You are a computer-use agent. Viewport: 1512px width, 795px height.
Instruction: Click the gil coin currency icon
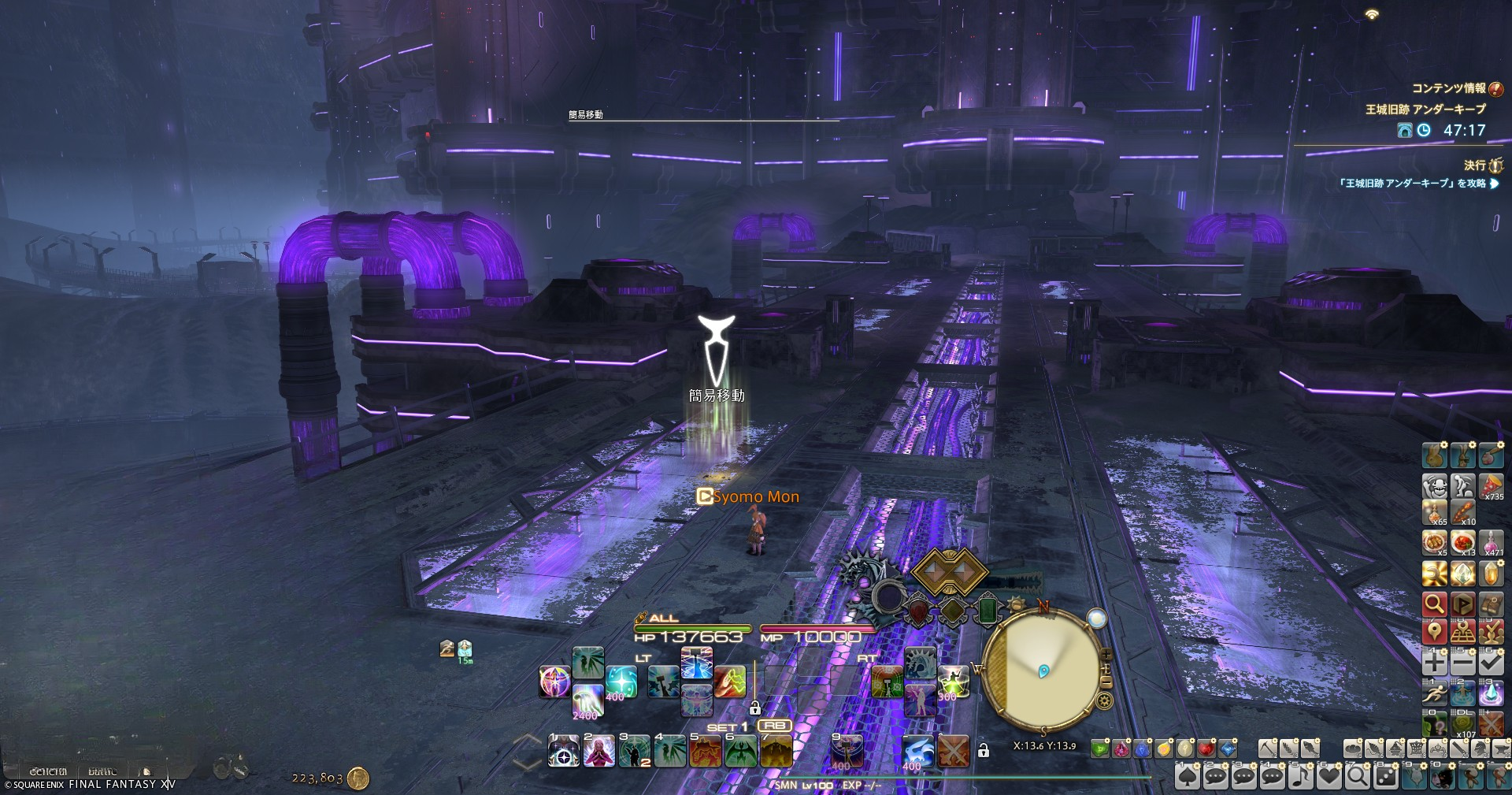358,778
